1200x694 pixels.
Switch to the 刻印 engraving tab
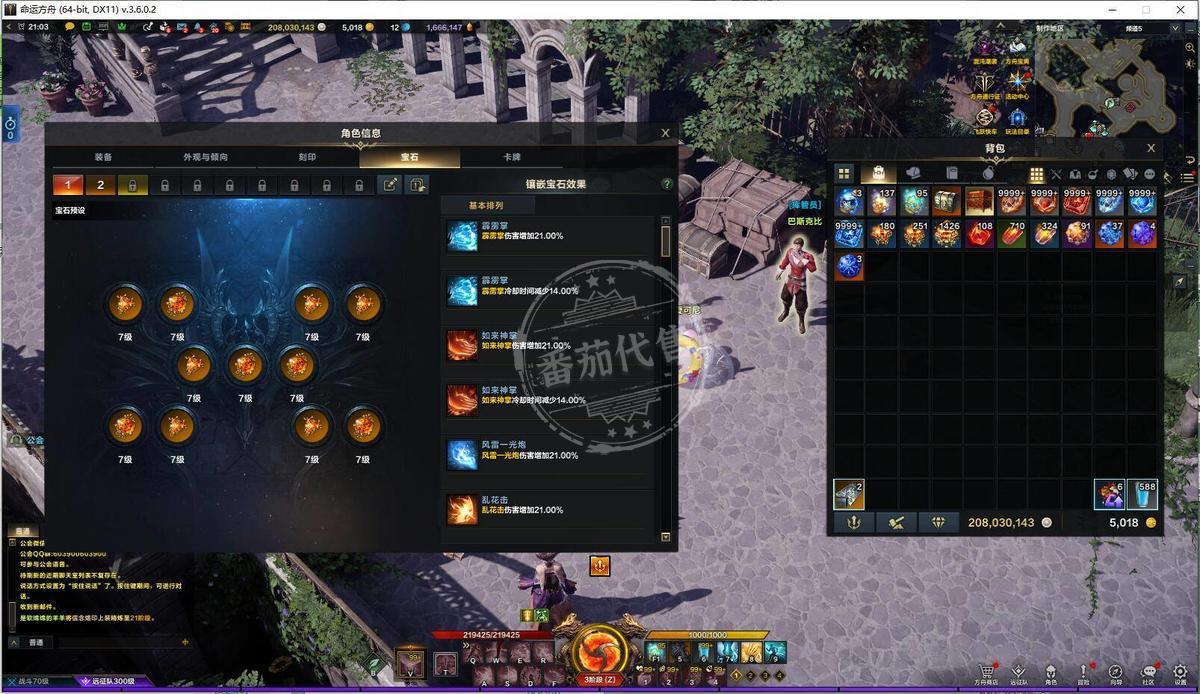coord(307,157)
